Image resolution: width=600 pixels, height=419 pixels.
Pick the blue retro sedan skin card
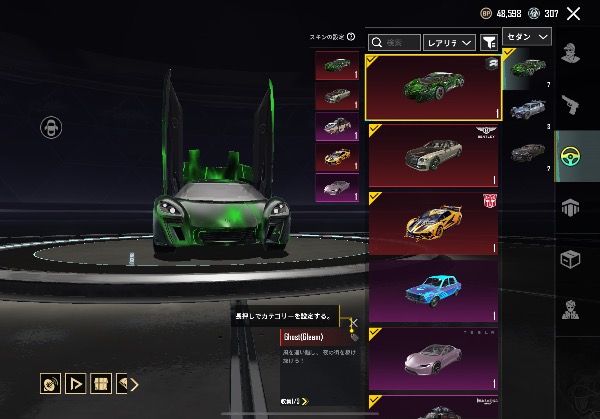433,288
